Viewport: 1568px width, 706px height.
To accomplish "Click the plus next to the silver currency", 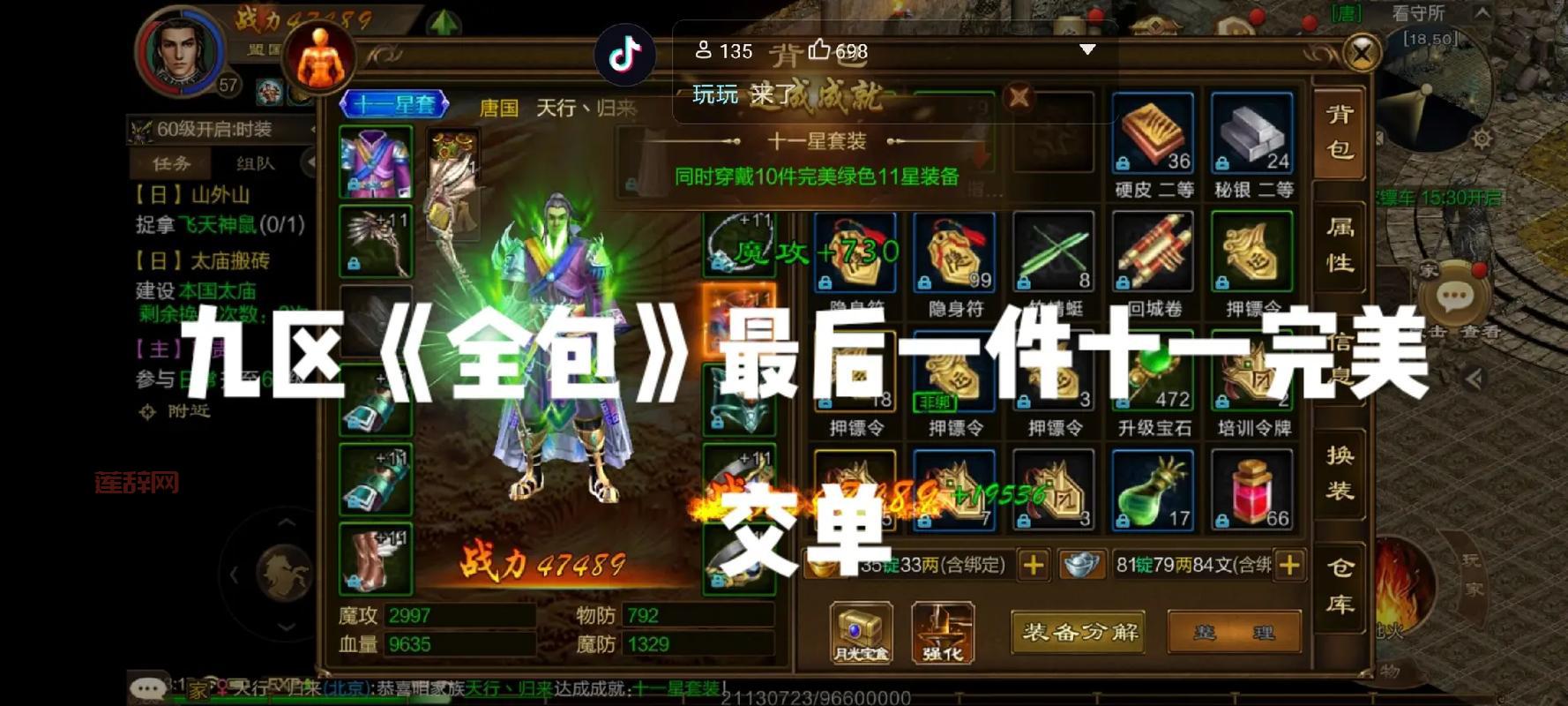I will pos(1290,565).
